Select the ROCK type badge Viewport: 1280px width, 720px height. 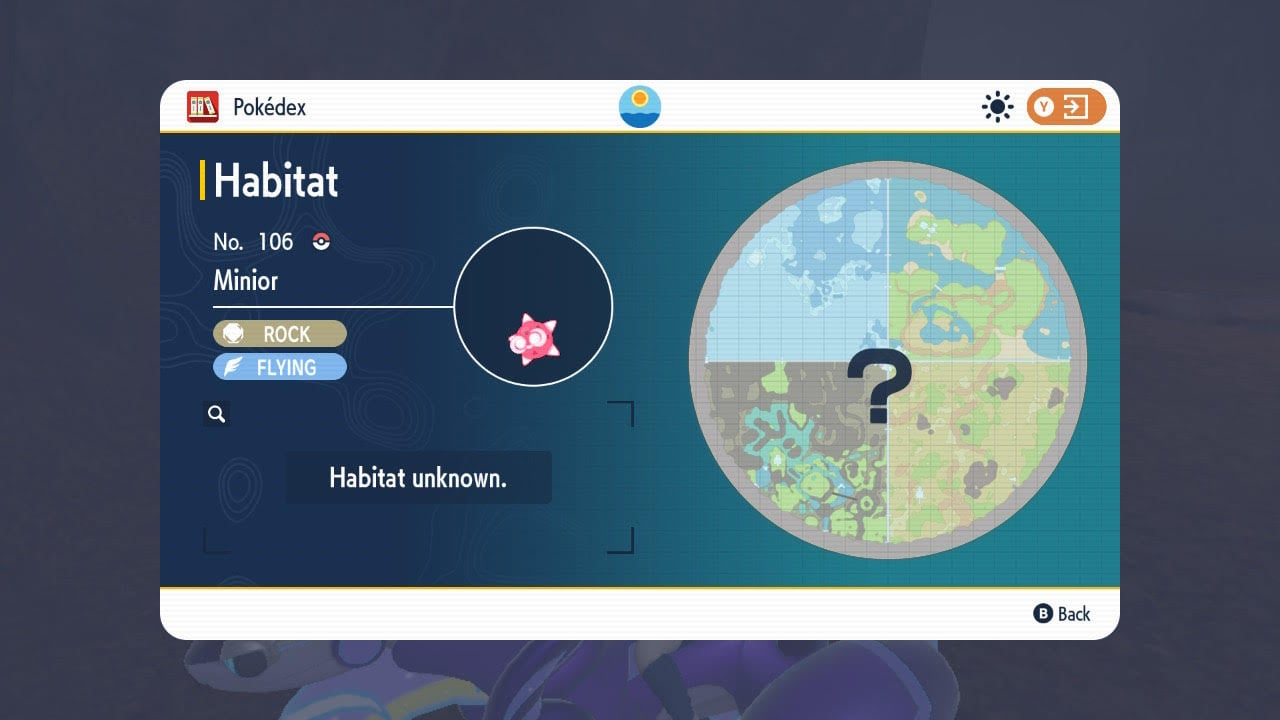(280, 333)
